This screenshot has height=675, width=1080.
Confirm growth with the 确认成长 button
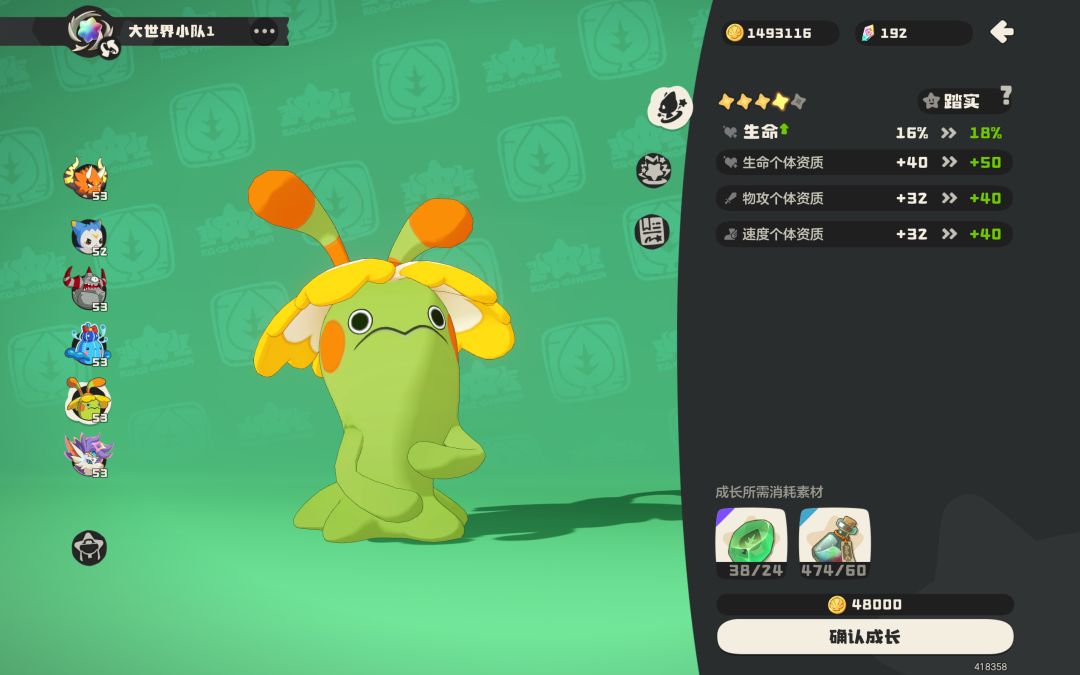[864, 637]
